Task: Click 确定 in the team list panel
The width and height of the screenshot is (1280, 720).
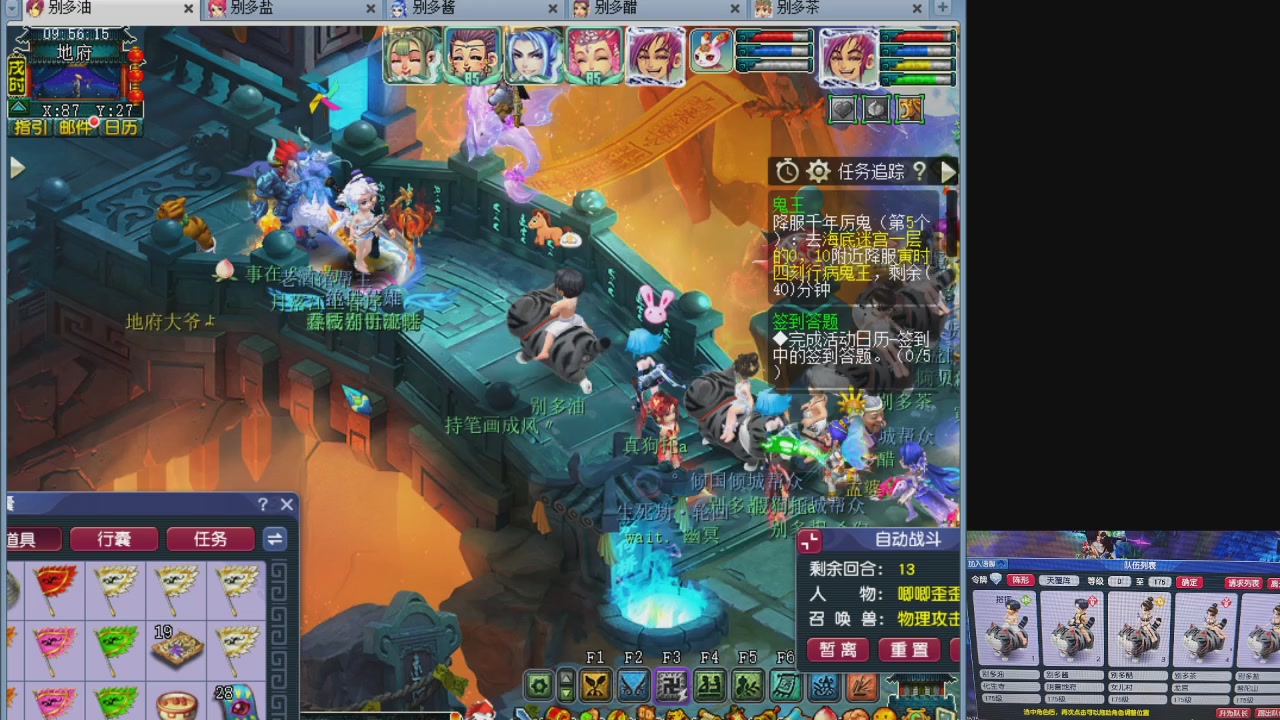Action: point(1189,582)
